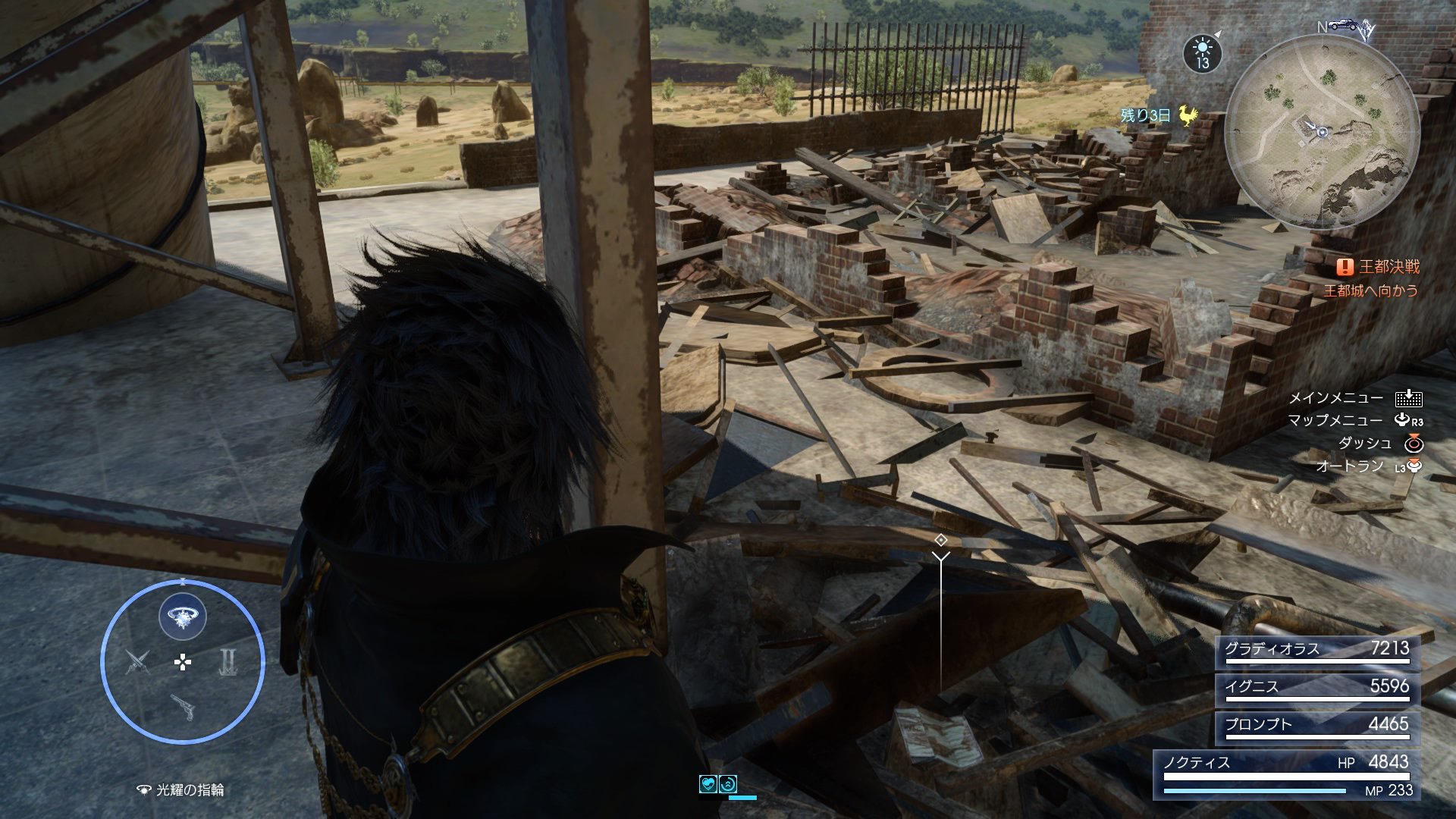
Task: Equip the royal arm on the wheel's right
Action: (228, 662)
